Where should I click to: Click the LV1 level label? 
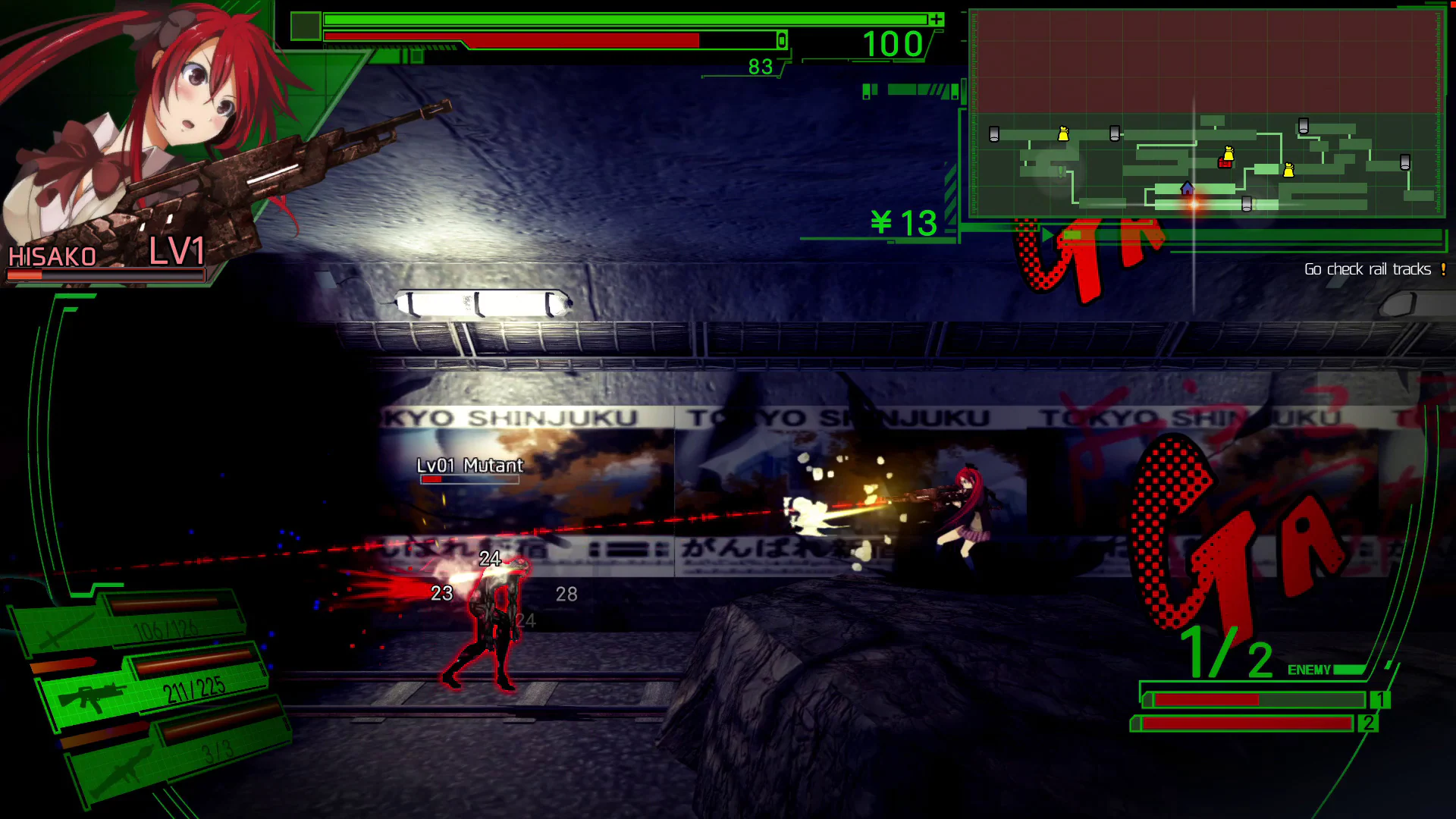pyautogui.click(x=176, y=253)
